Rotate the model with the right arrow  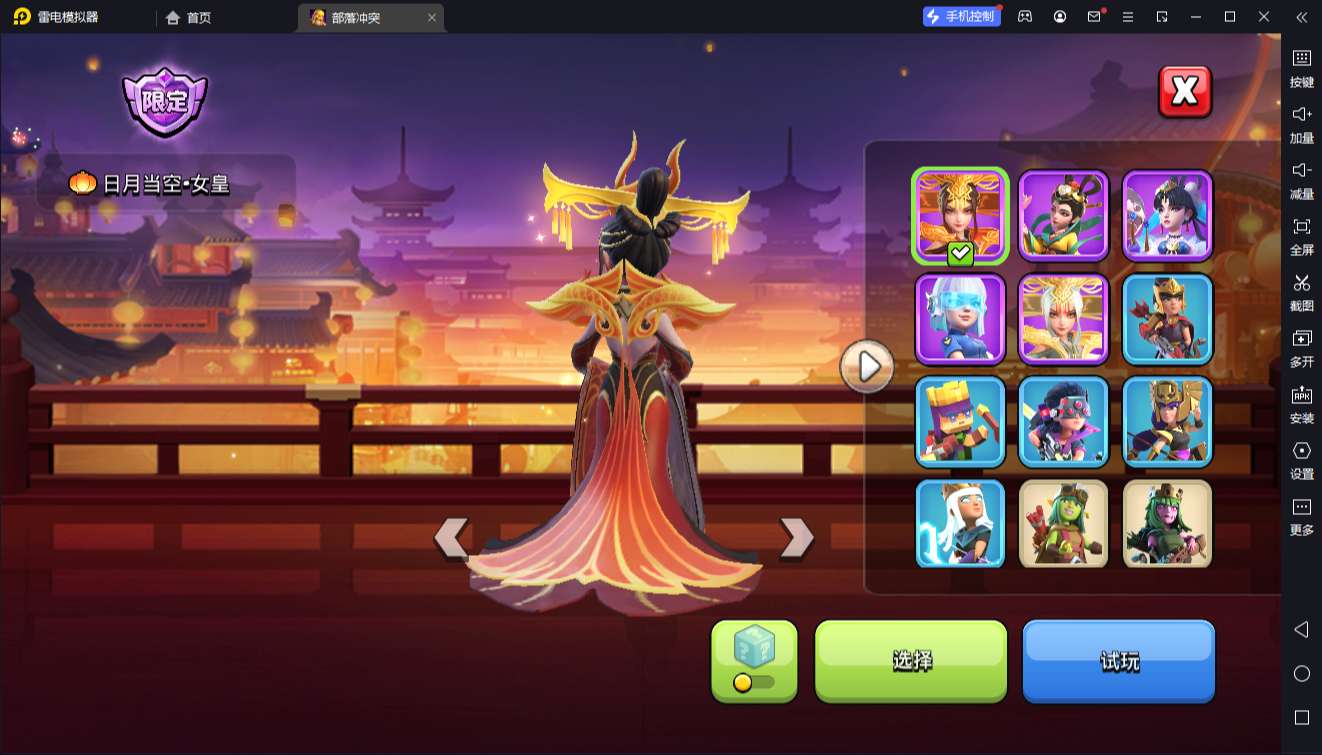pyautogui.click(x=796, y=537)
